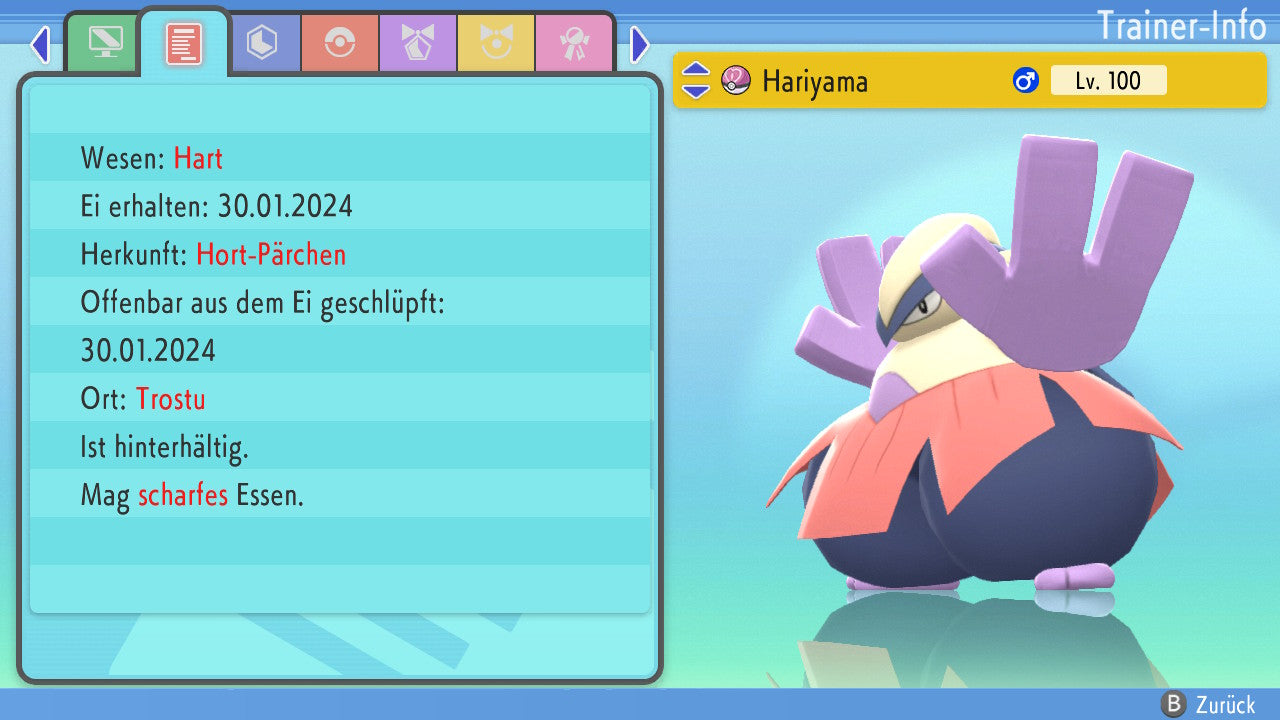Image resolution: width=1280 pixels, height=720 pixels.
Task: Click the left arrow beside the tabs
Action: [40, 44]
